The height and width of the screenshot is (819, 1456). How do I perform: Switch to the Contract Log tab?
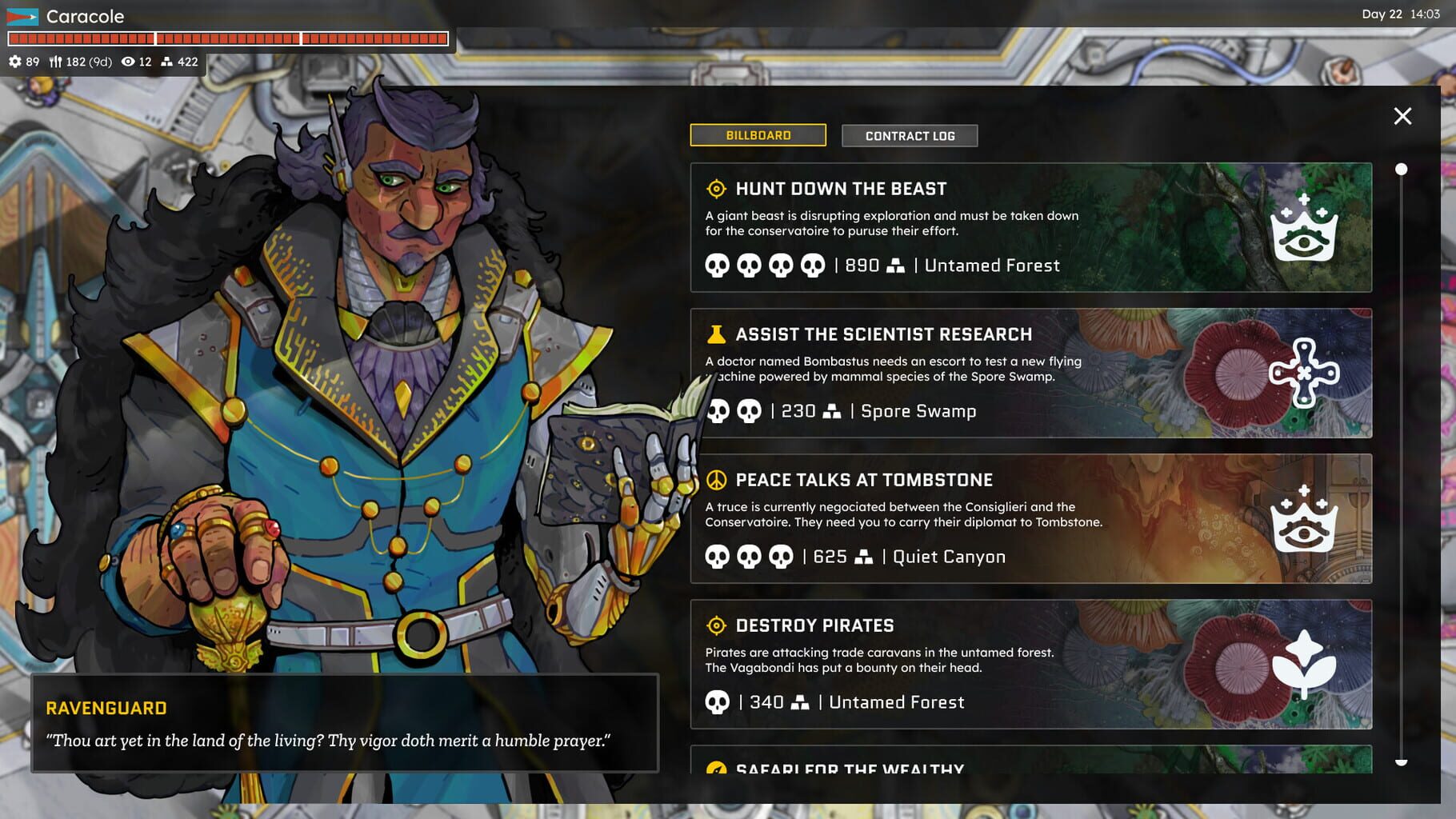[909, 135]
